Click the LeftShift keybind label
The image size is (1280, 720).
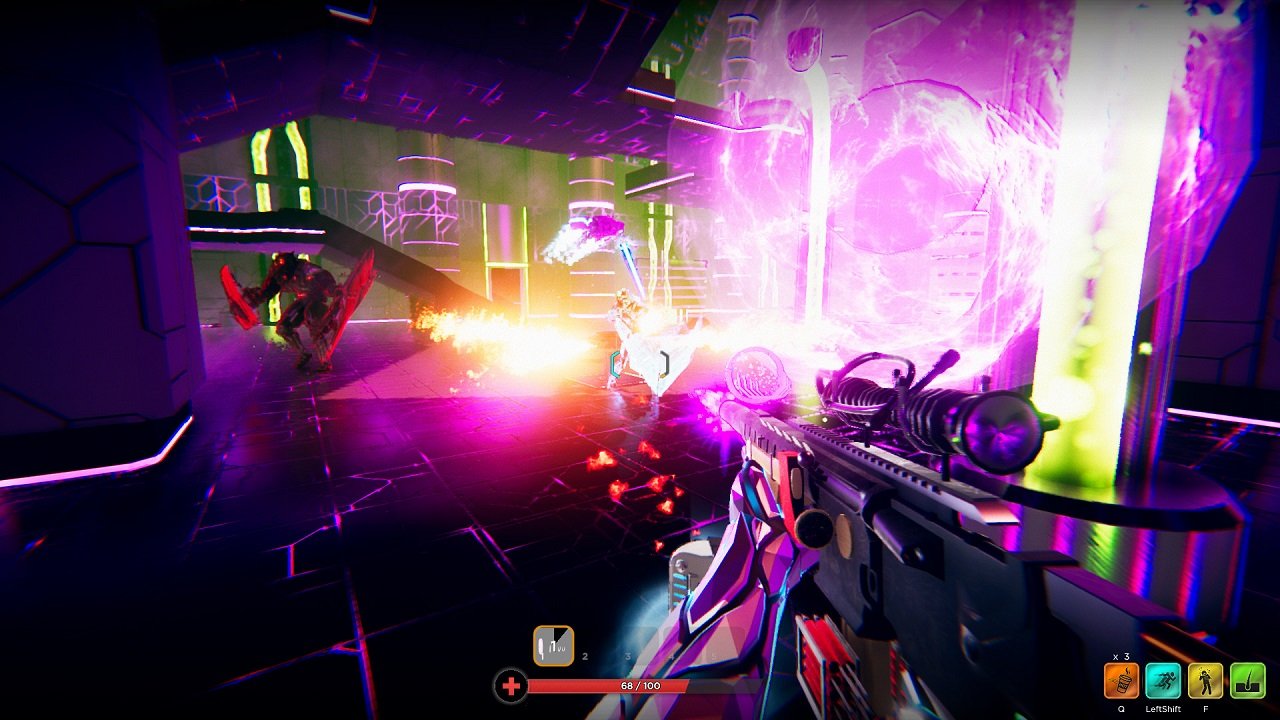(x=1163, y=709)
